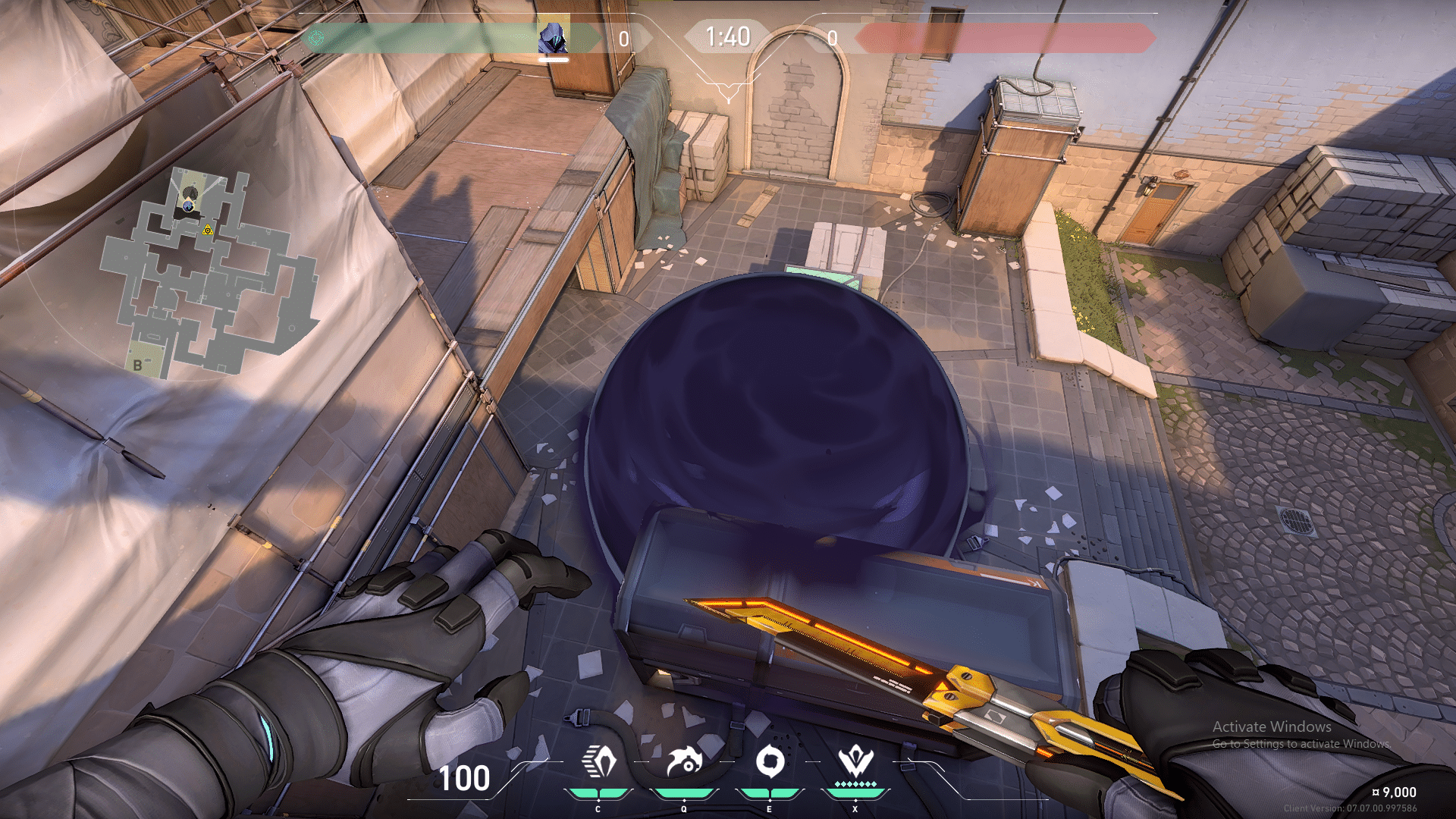Click the round timer showing 1:40
Screen dimensions: 1456x819
click(x=726, y=35)
